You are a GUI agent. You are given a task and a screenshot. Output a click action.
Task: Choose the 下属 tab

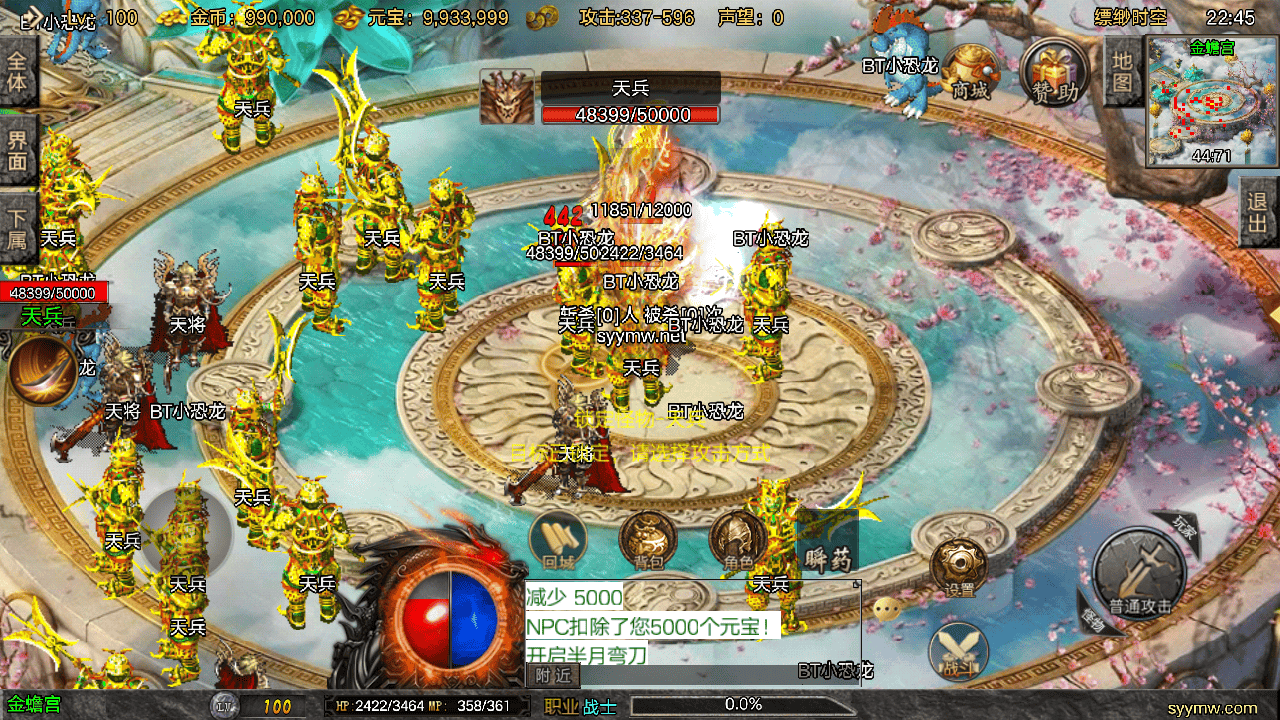click(x=18, y=226)
